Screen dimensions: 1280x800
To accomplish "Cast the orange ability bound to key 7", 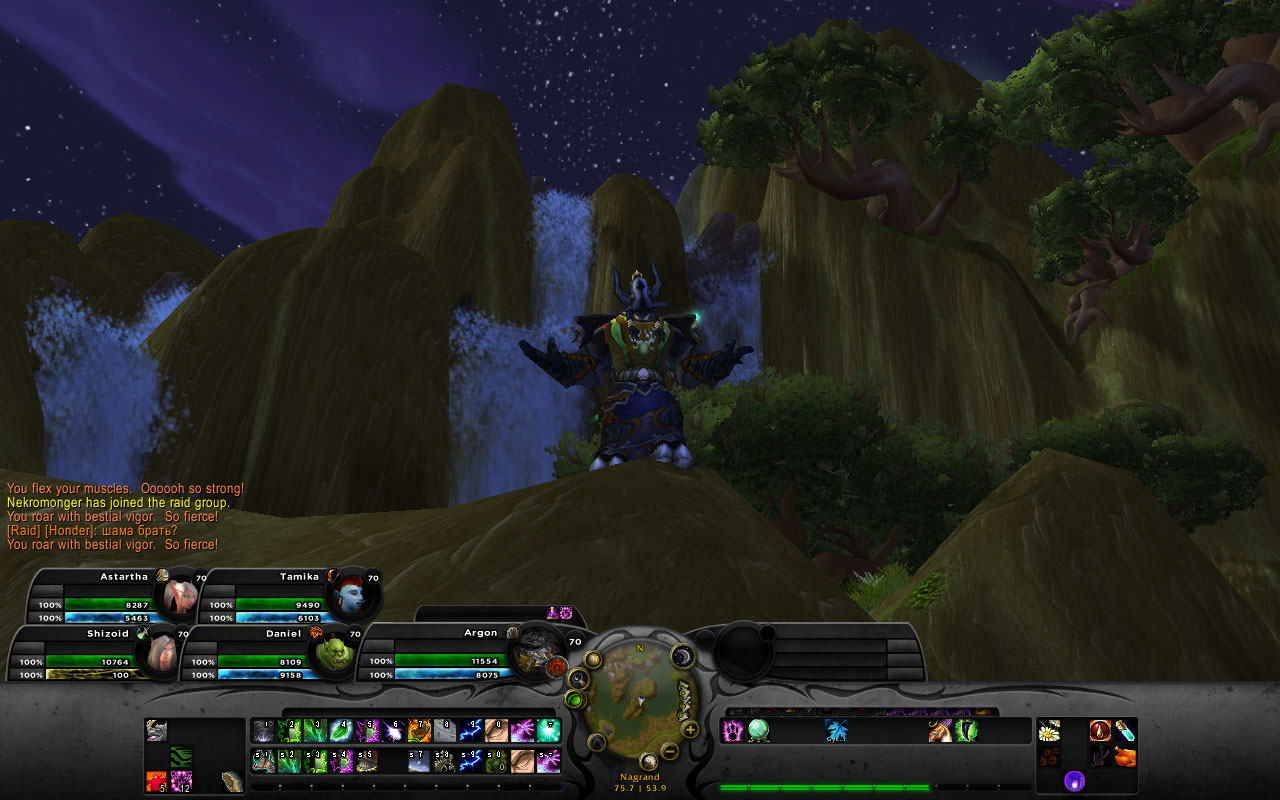I will pos(418,731).
